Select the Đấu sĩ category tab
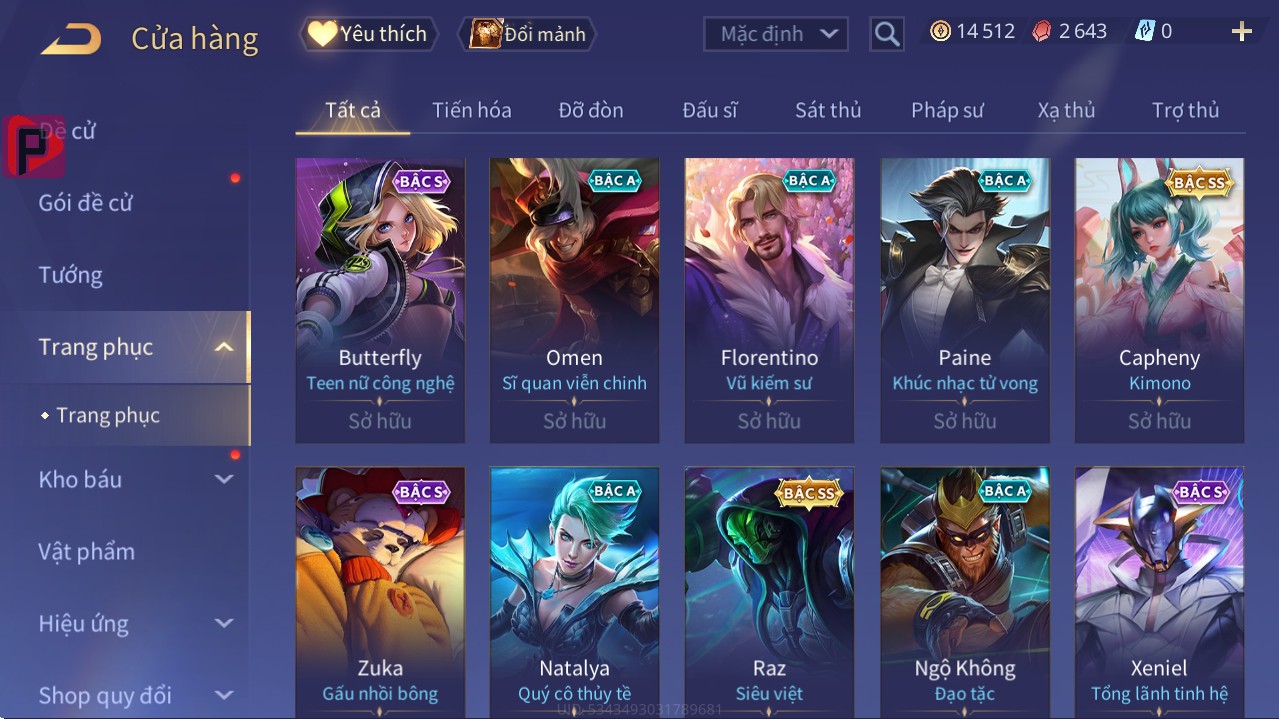 pyautogui.click(x=710, y=110)
